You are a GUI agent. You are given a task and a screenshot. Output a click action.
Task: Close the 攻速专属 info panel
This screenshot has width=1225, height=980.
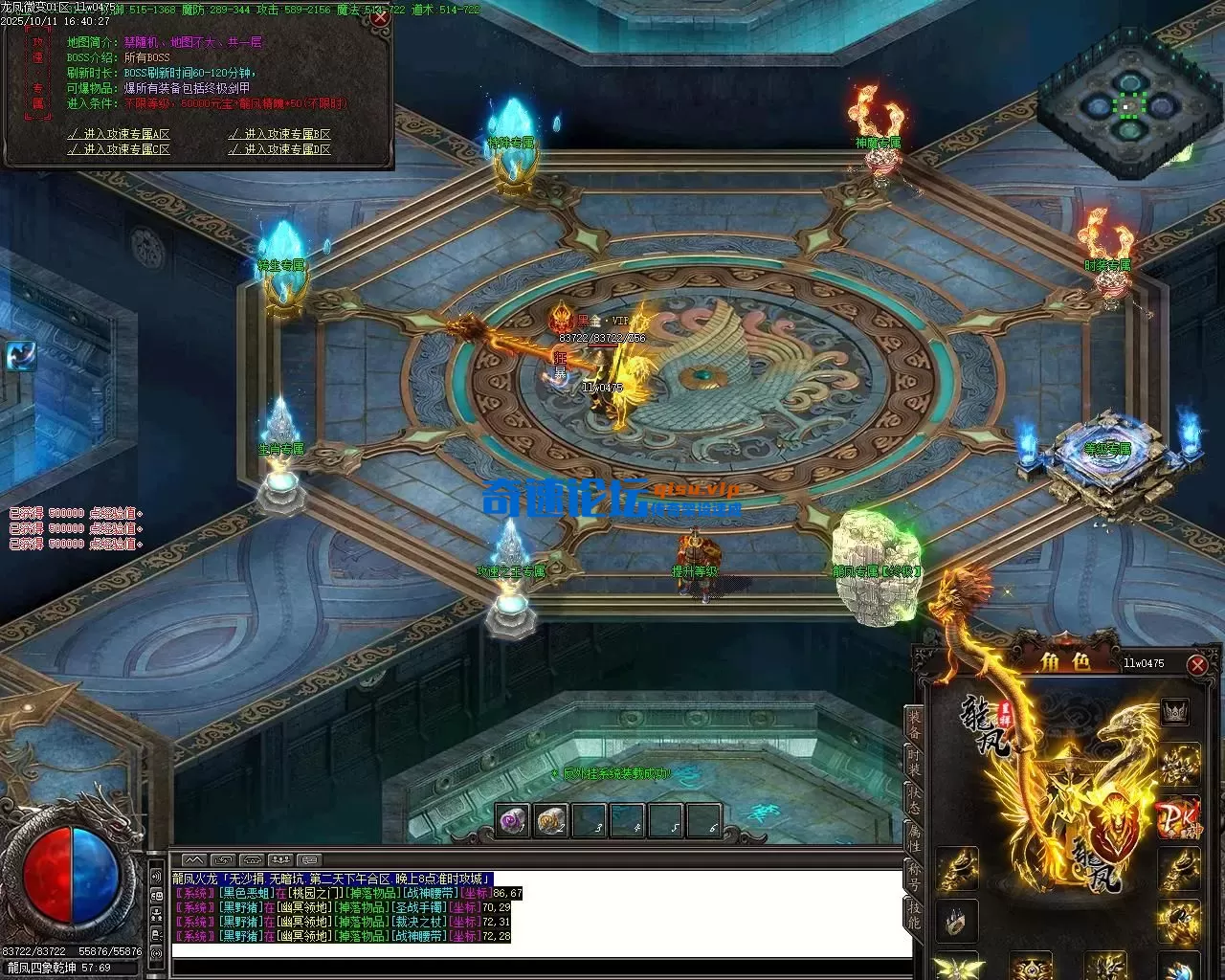click(379, 16)
